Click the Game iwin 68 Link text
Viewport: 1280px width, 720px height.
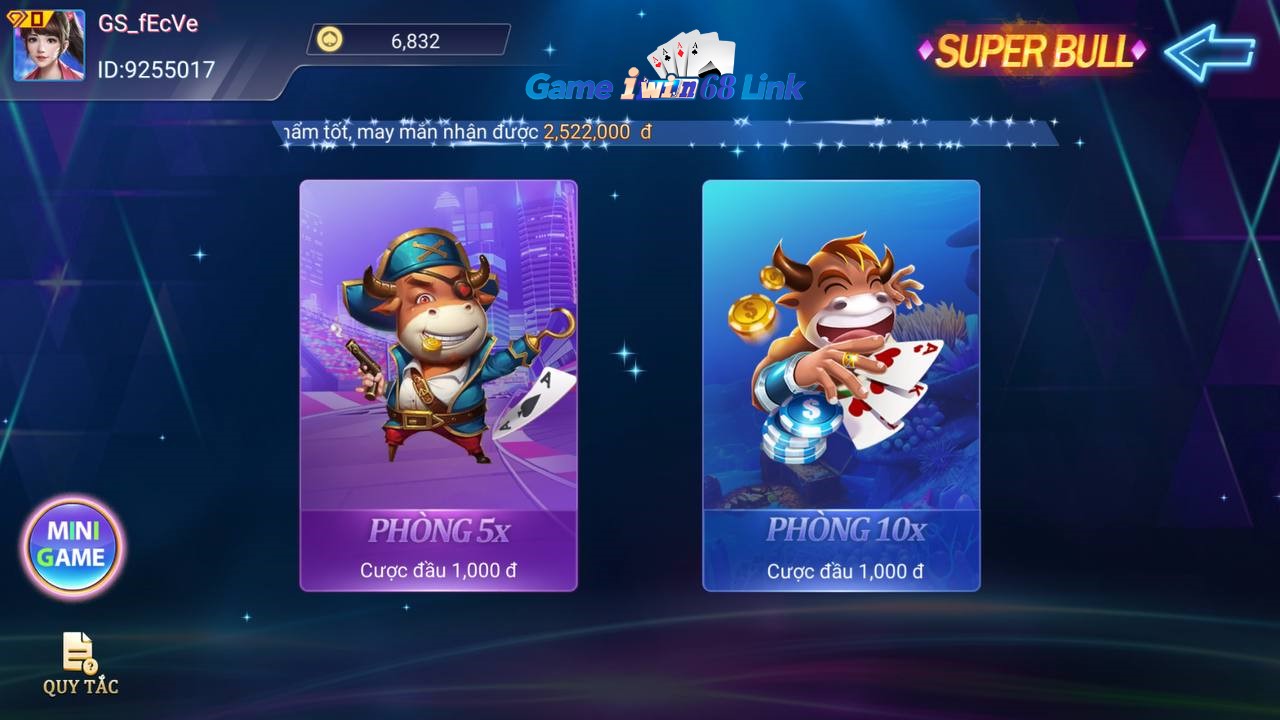(667, 88)
